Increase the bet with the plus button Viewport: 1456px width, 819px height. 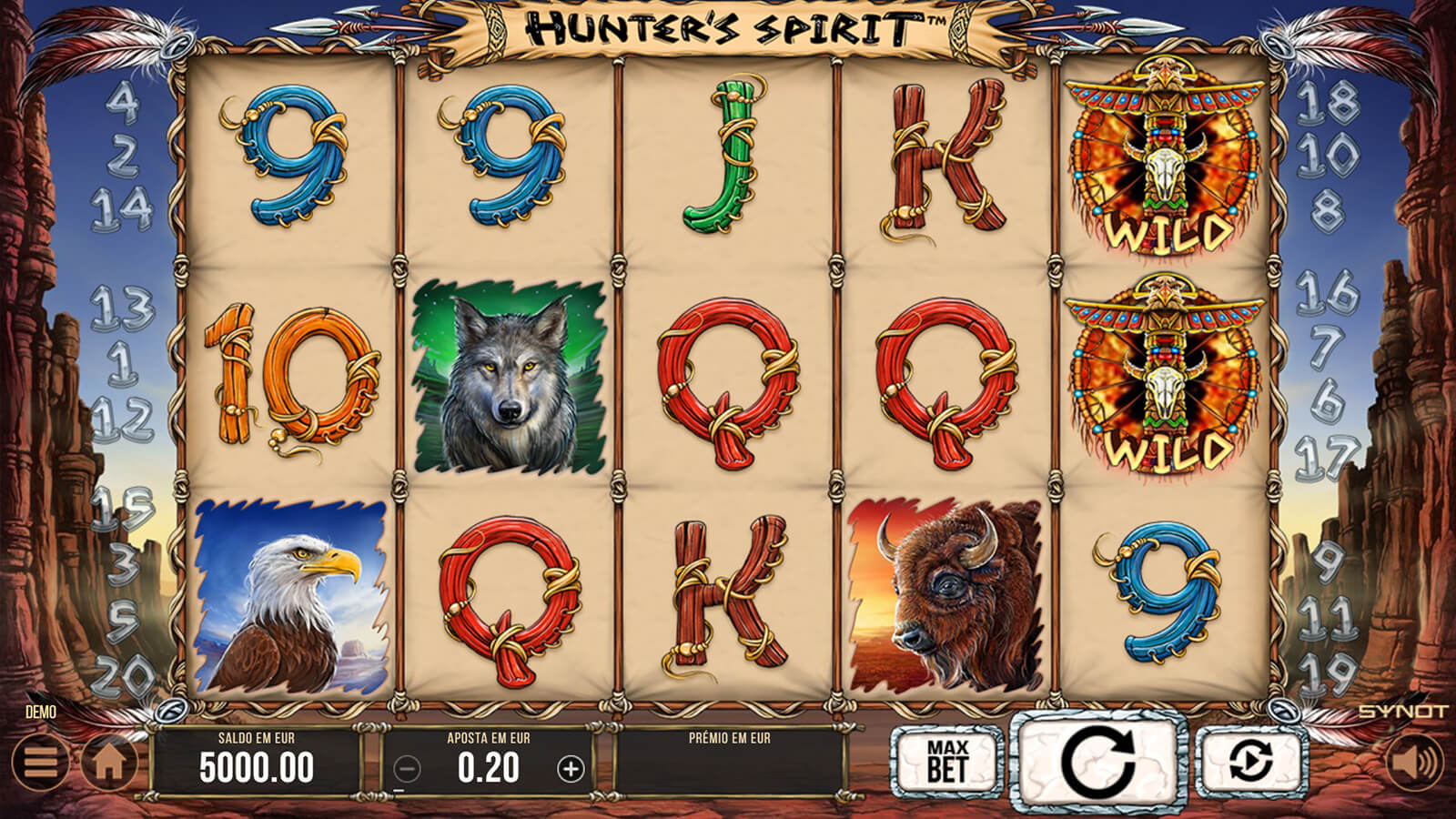coord(571,770)
